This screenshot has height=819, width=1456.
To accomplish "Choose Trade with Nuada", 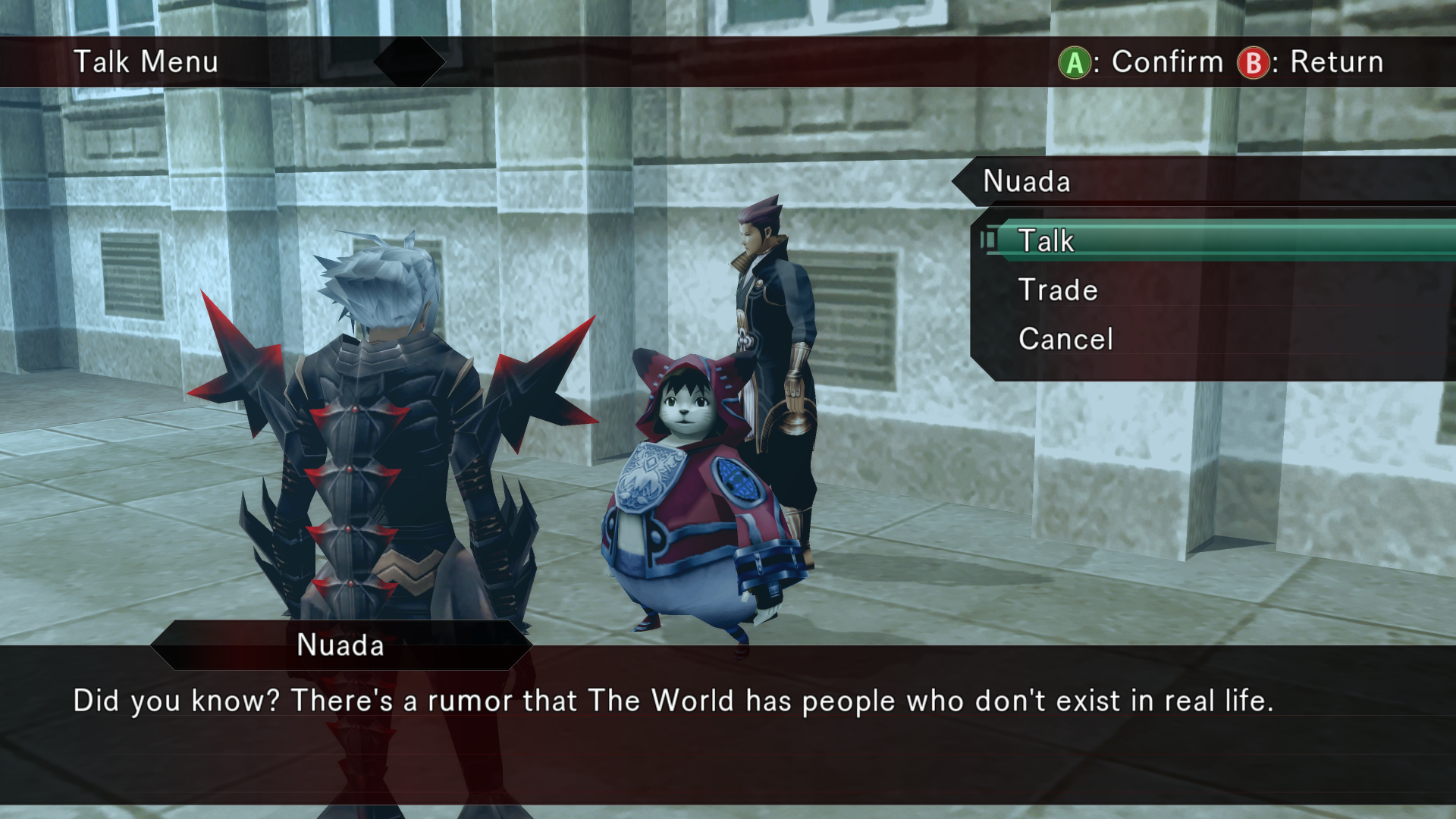I will pyautogui.click(x=1057, y=290).
